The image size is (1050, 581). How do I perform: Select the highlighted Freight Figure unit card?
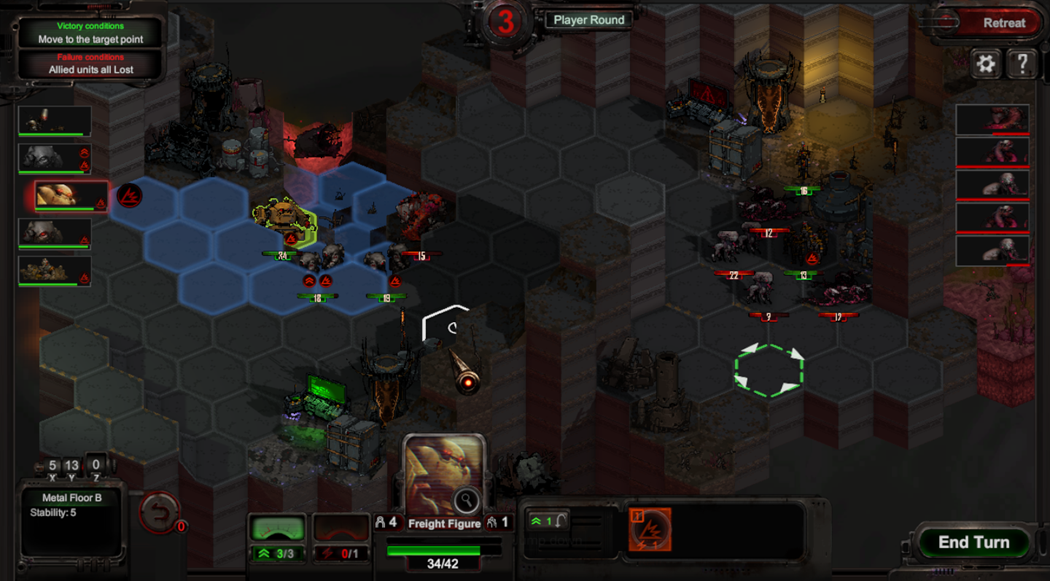[x=70, y=196]
